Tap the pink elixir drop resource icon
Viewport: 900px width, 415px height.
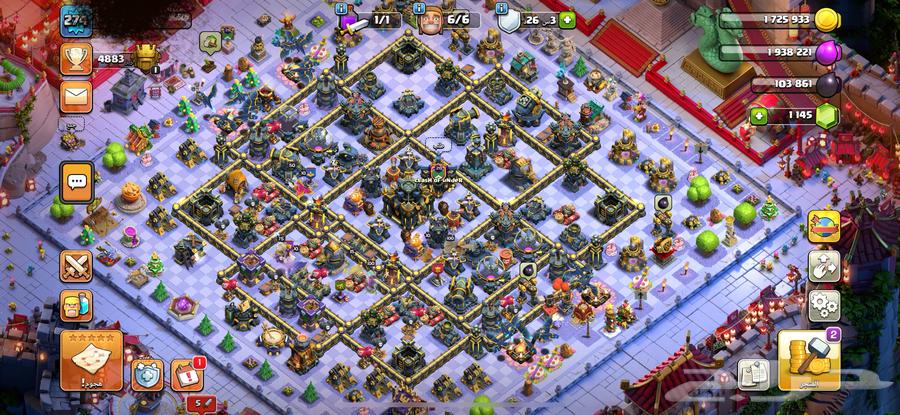tap(827, 52)
